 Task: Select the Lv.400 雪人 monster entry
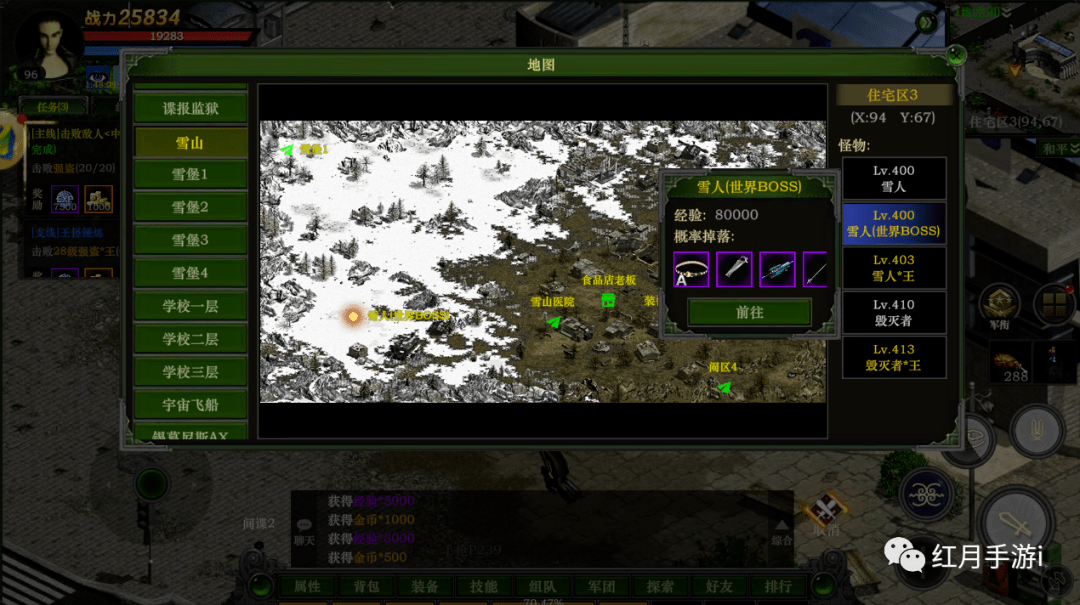(x=893, y=178)
